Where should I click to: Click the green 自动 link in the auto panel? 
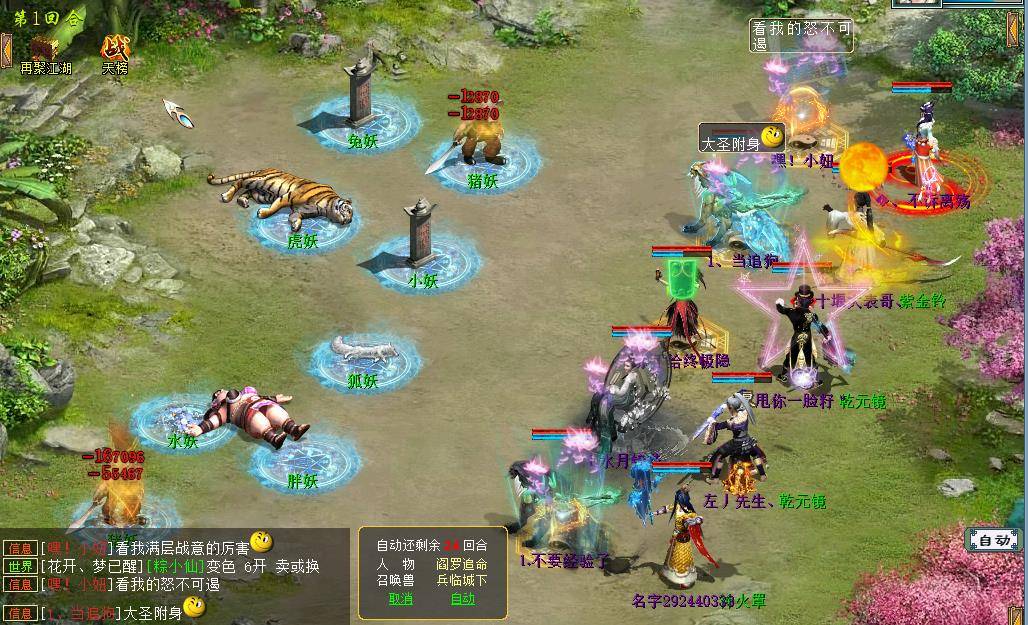[463, 599]
